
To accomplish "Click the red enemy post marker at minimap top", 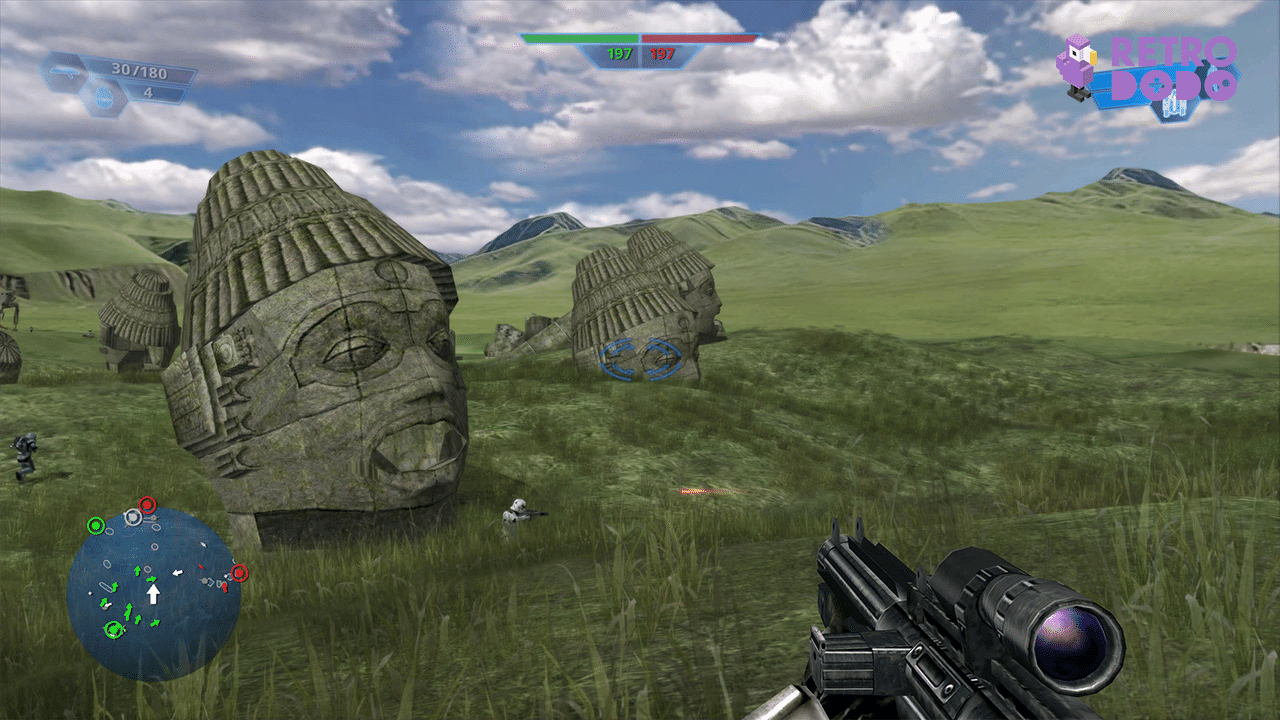I will (146, 504).
